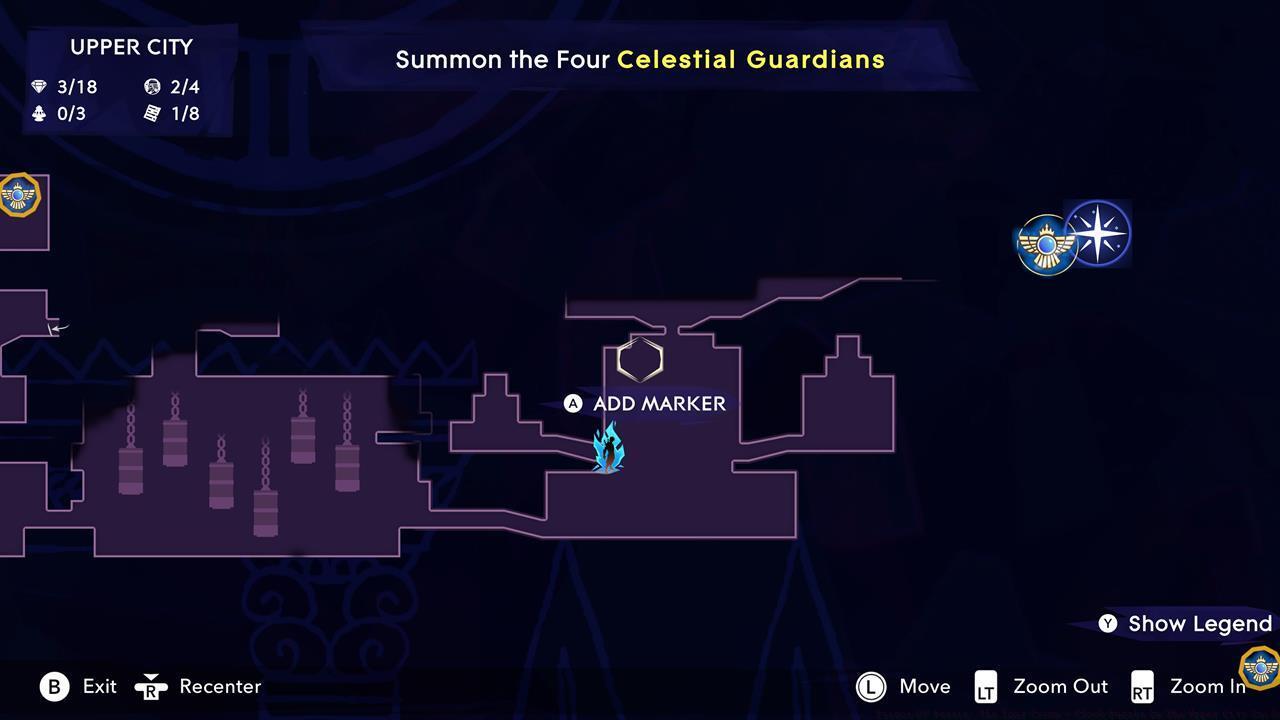Click the Soma Tree flower counter icon
This screenshot has width=1280, height=720.
pyautogui.click(x=40, y=114)
